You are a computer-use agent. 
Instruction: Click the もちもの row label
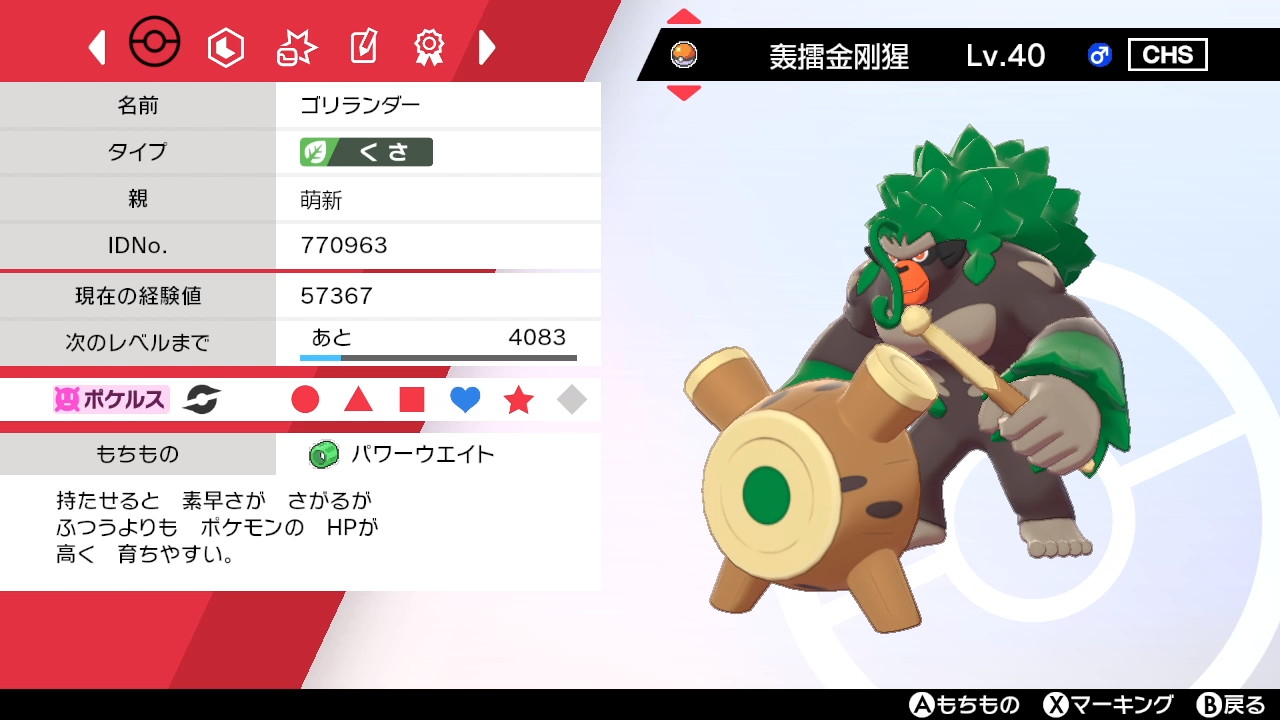(x=140, y=453)
